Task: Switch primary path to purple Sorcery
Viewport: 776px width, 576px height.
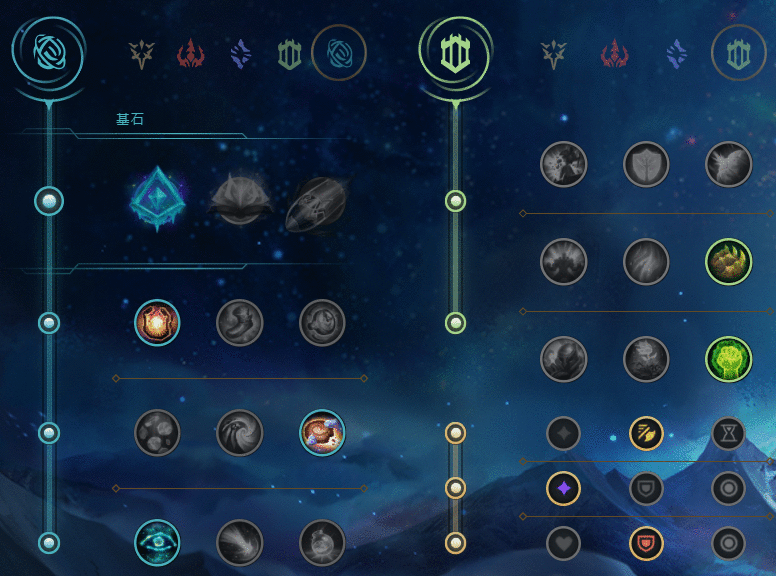Action: tap(240, 53)
